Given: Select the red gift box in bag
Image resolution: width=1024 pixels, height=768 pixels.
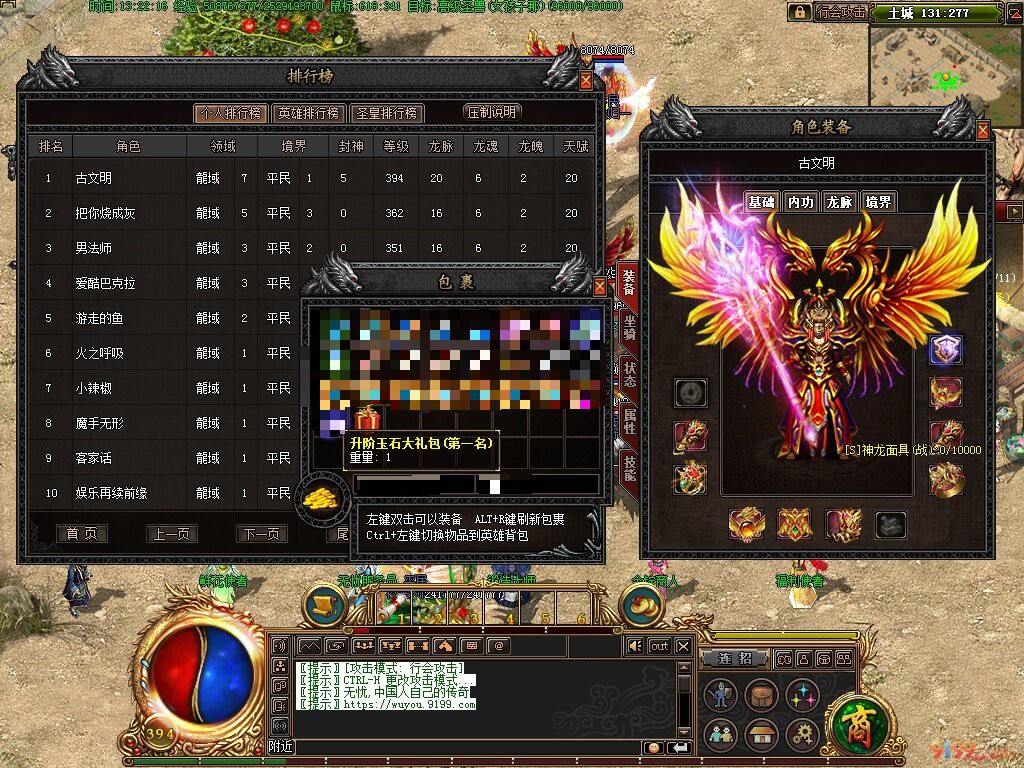Looking at the screenshot, I should pyautogui.click(x=367, y=419).
